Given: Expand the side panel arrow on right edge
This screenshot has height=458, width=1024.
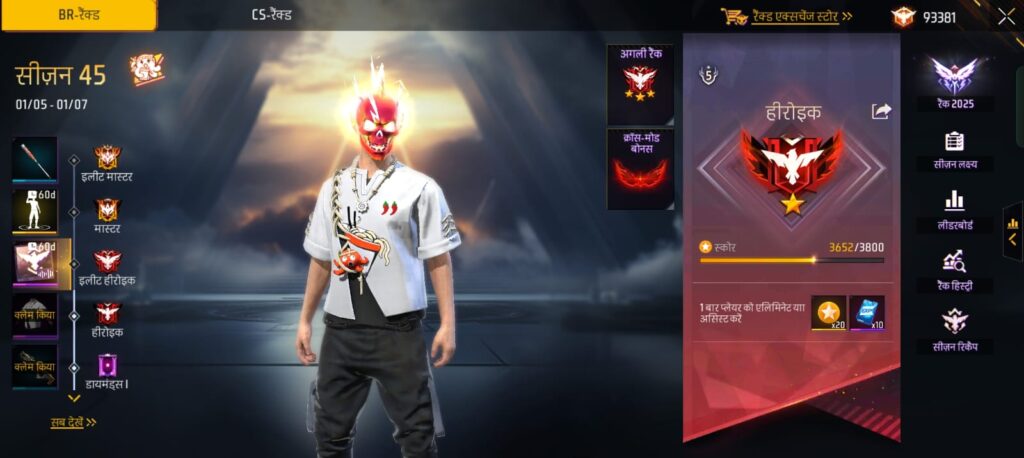Looking at the screenshot, I should point(1012,239).
